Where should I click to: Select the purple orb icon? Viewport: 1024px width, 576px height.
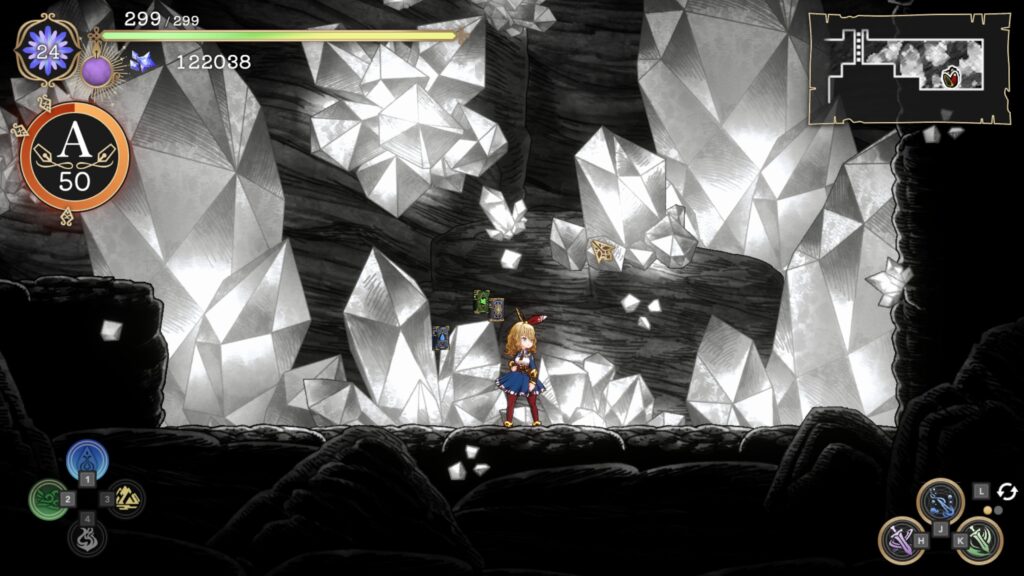[96, 72]
